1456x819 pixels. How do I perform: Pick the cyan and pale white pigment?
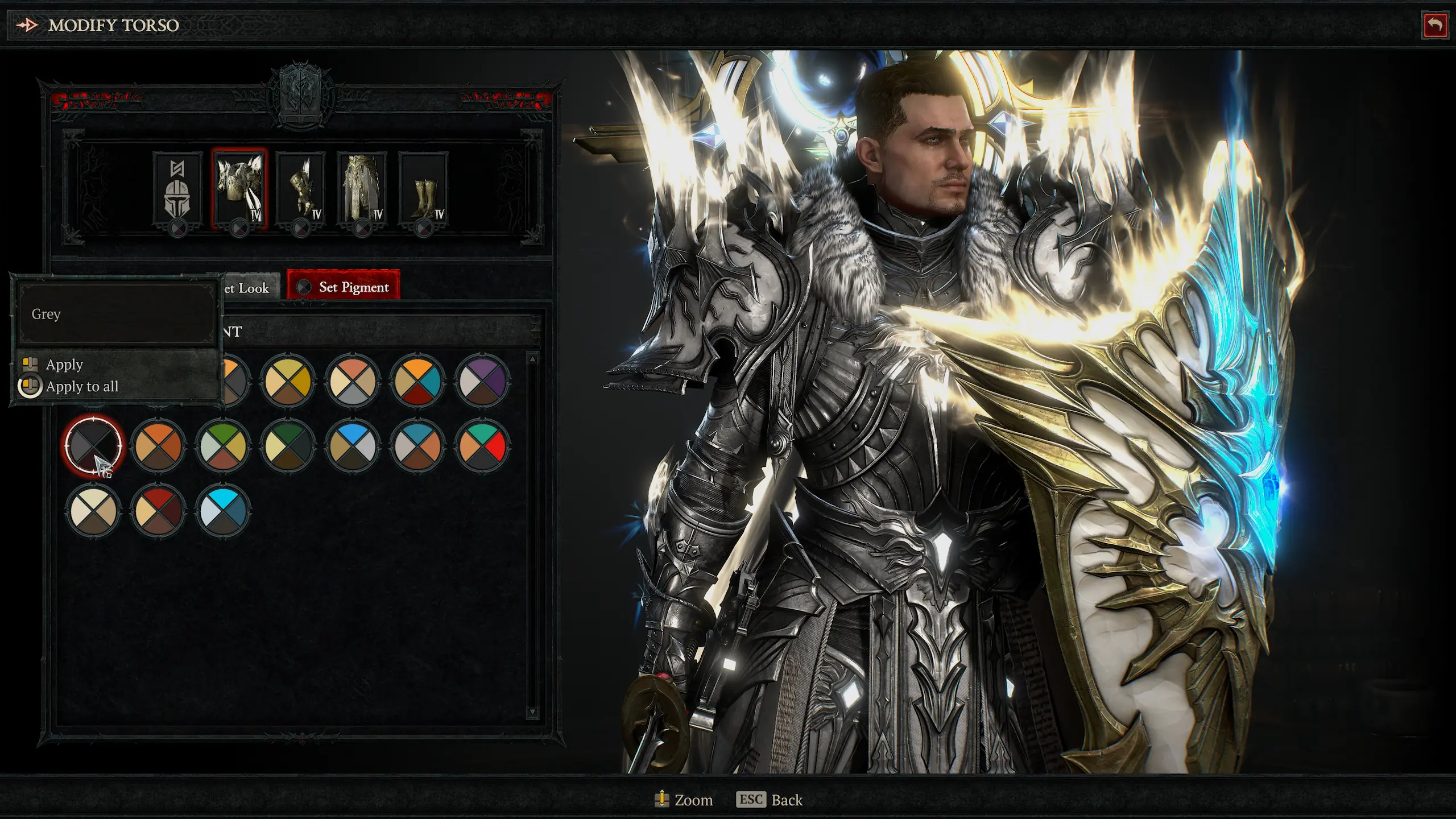222,510
